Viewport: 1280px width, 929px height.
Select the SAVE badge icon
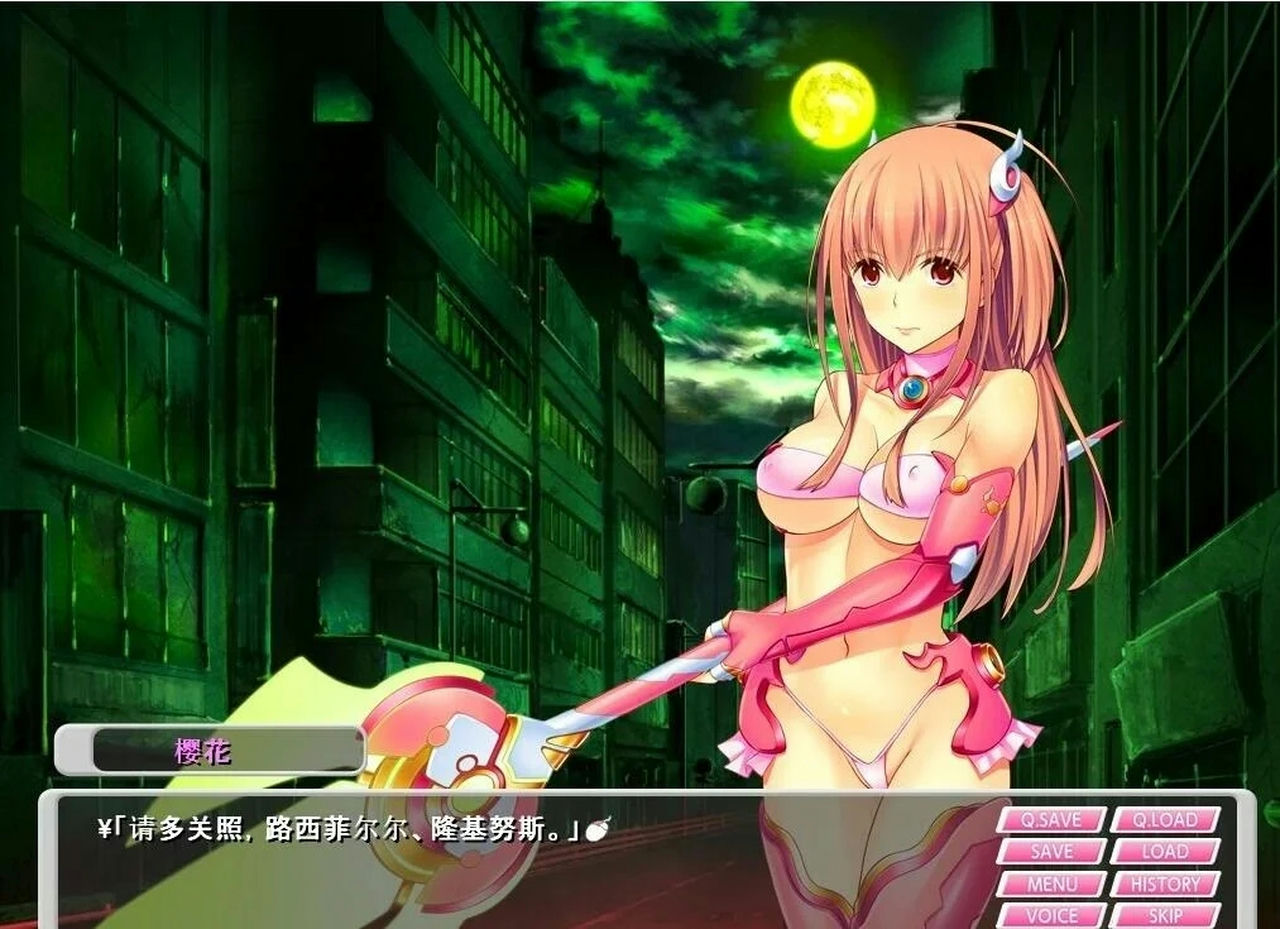click(1053, 852)
